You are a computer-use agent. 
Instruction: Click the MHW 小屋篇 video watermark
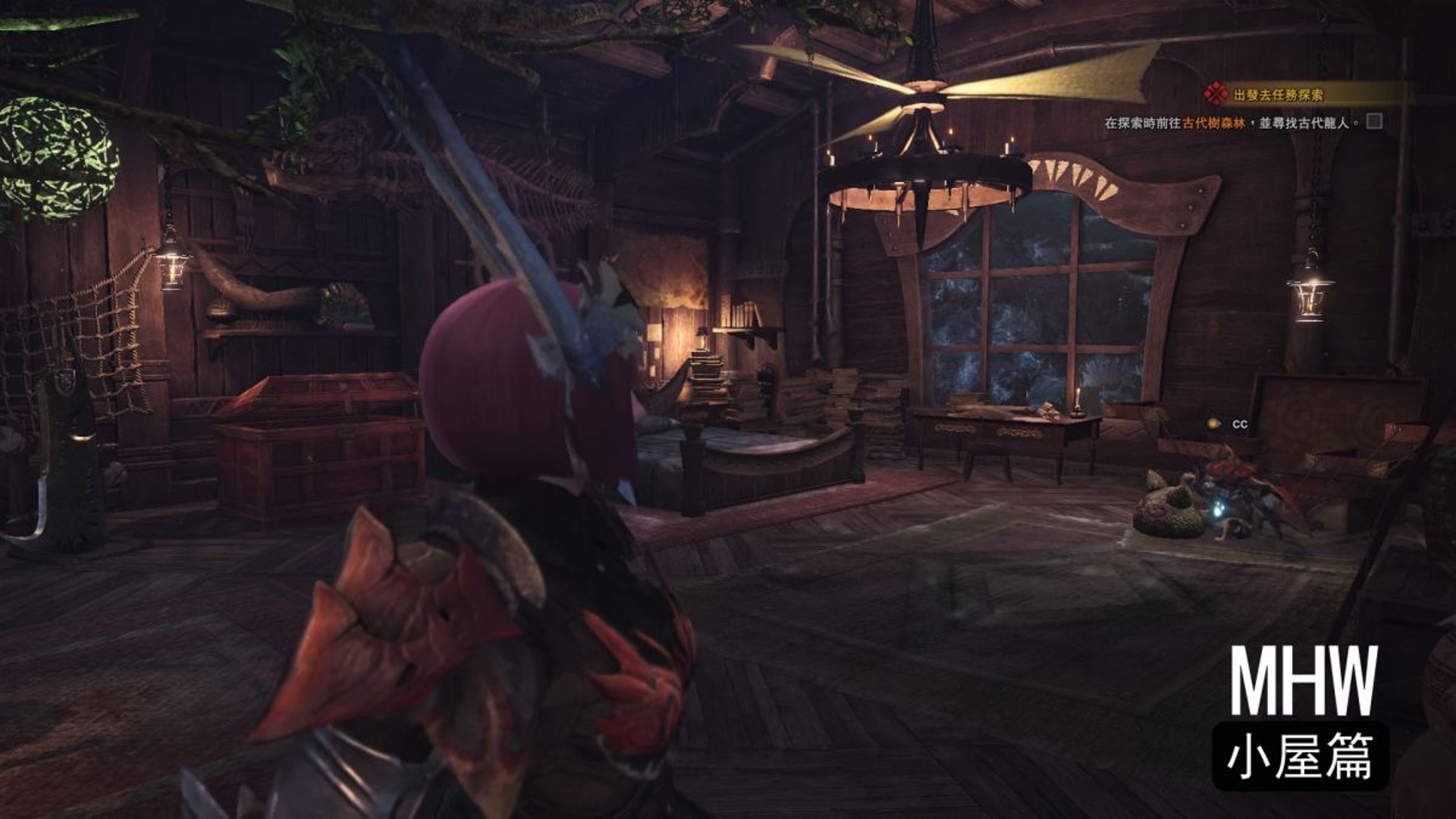coord(1301,715)
